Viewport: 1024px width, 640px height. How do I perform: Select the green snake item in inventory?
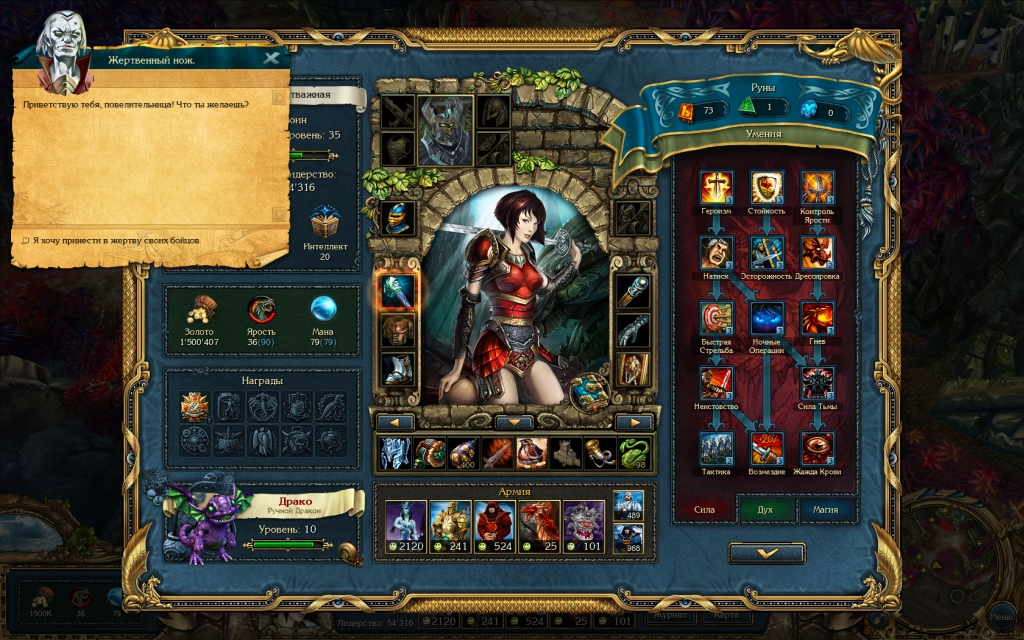point(635,453)
